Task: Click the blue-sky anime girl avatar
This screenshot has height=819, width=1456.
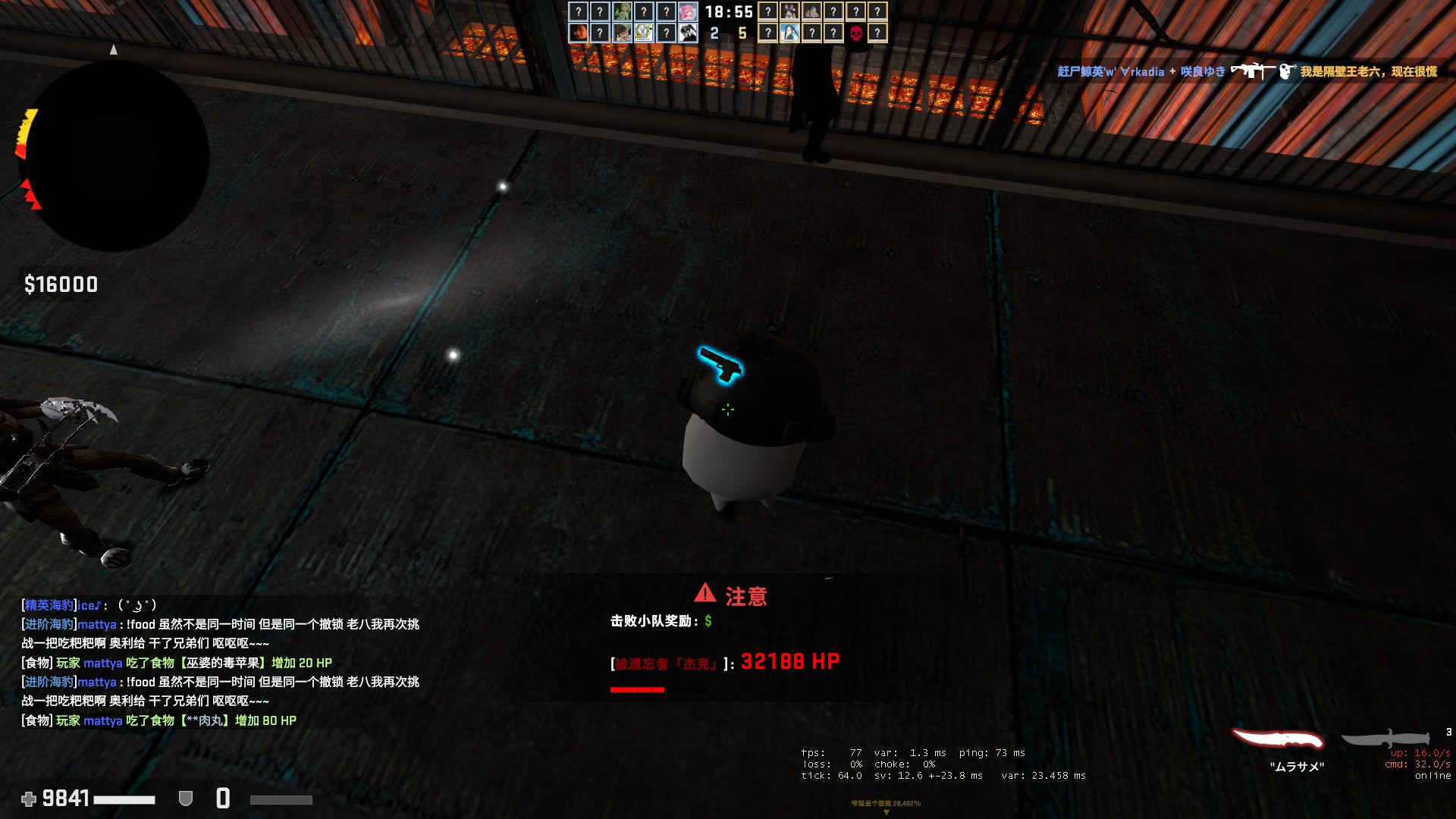Action: coord(789,33)
